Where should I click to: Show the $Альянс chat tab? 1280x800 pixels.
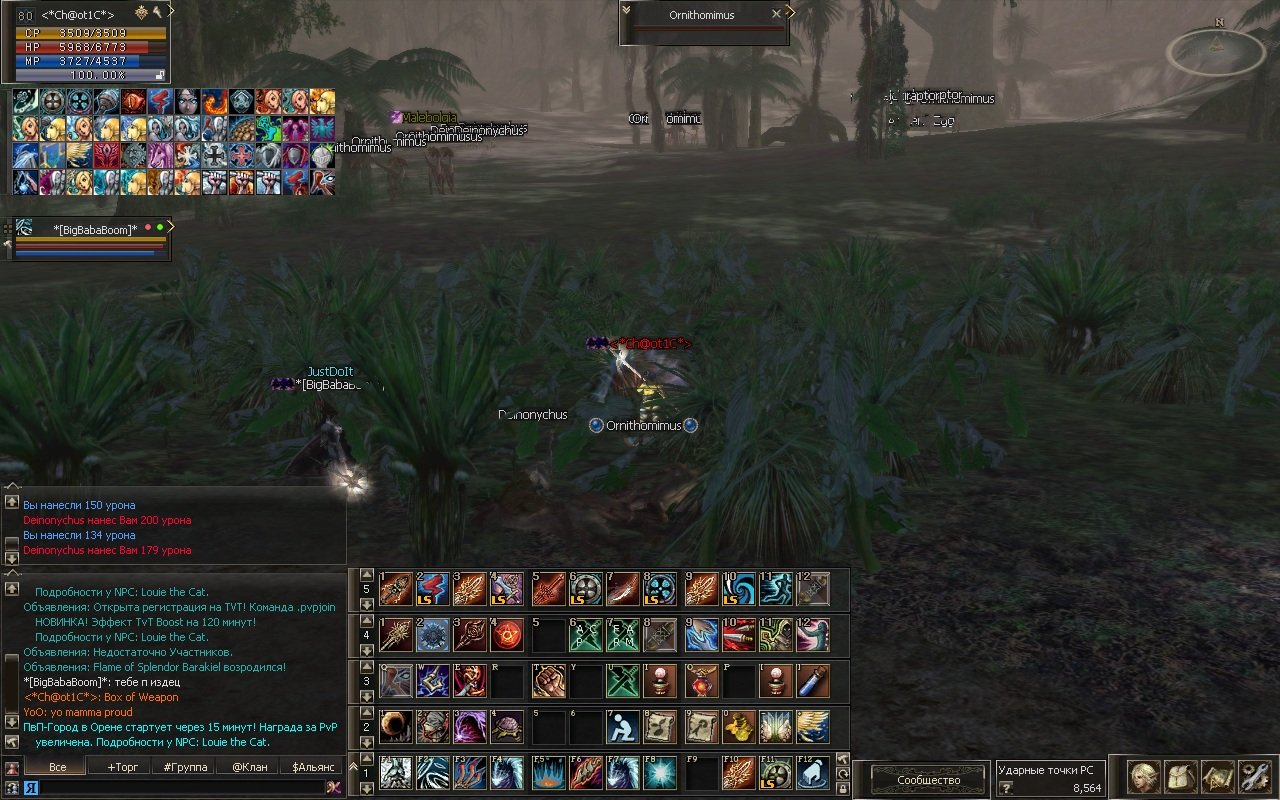click(x=312, y=767)
